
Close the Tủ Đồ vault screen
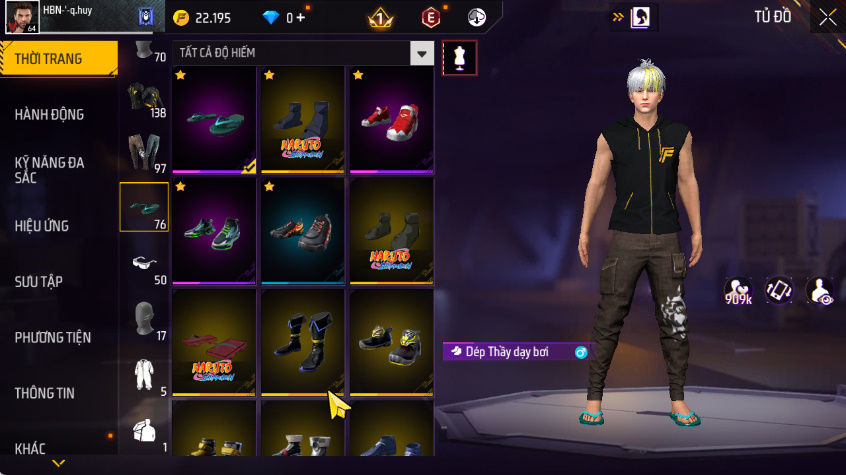[828, 17]
